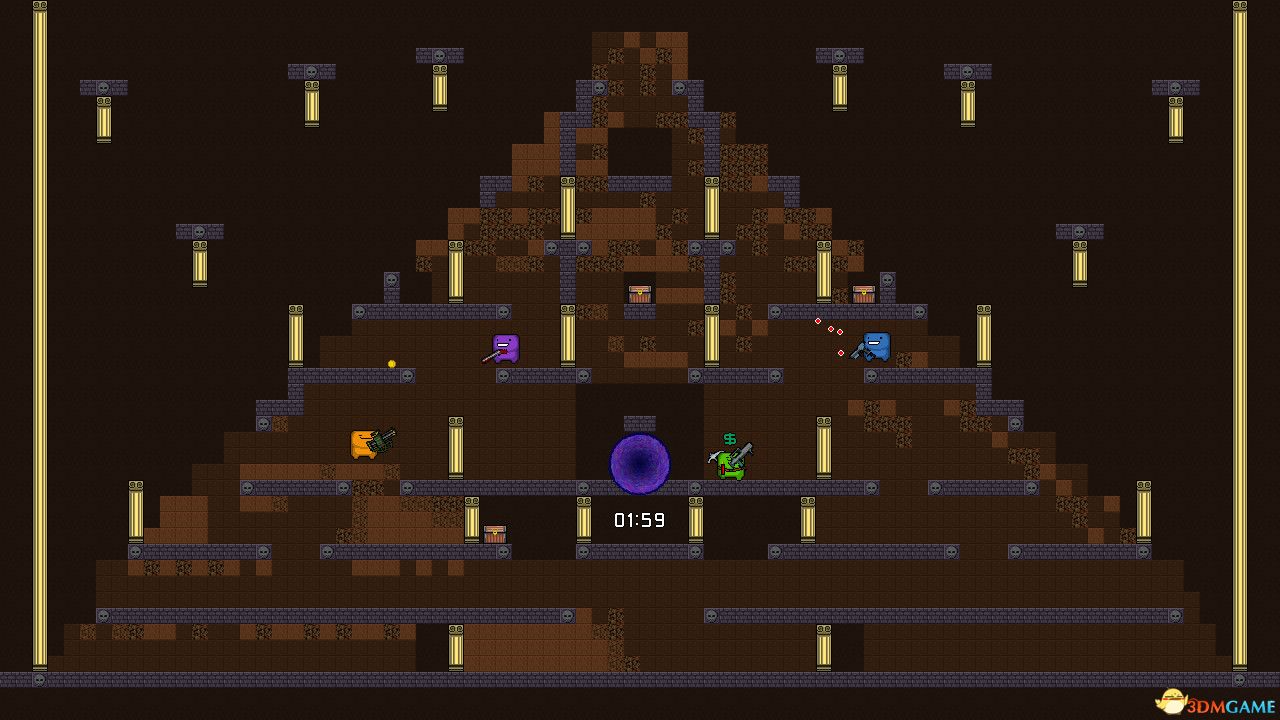Viewport: 1280px width, 720px height.
Task: Click the 01:59 countdown timer
Action: click(637, 519)
